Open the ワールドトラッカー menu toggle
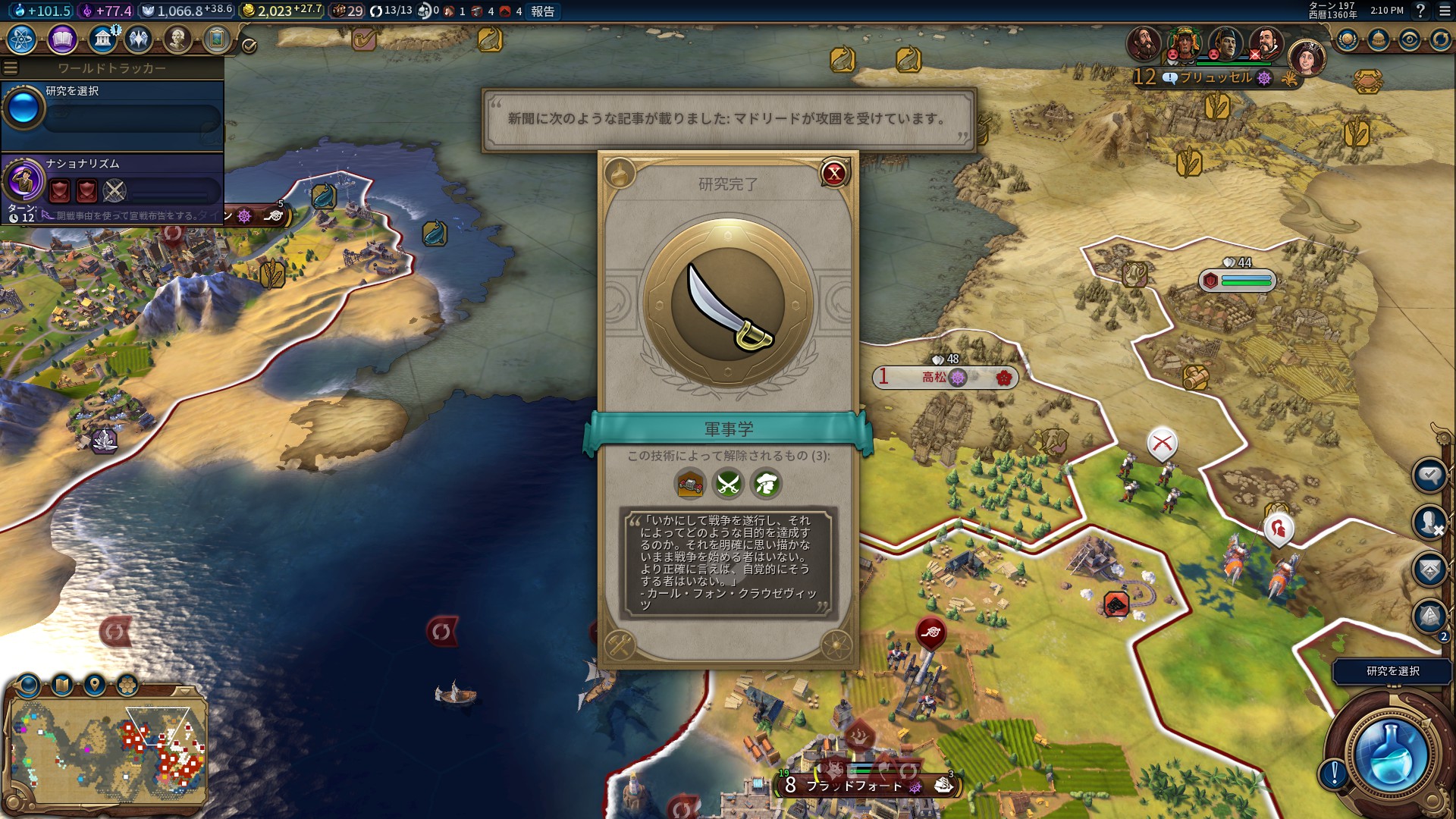 11,68
